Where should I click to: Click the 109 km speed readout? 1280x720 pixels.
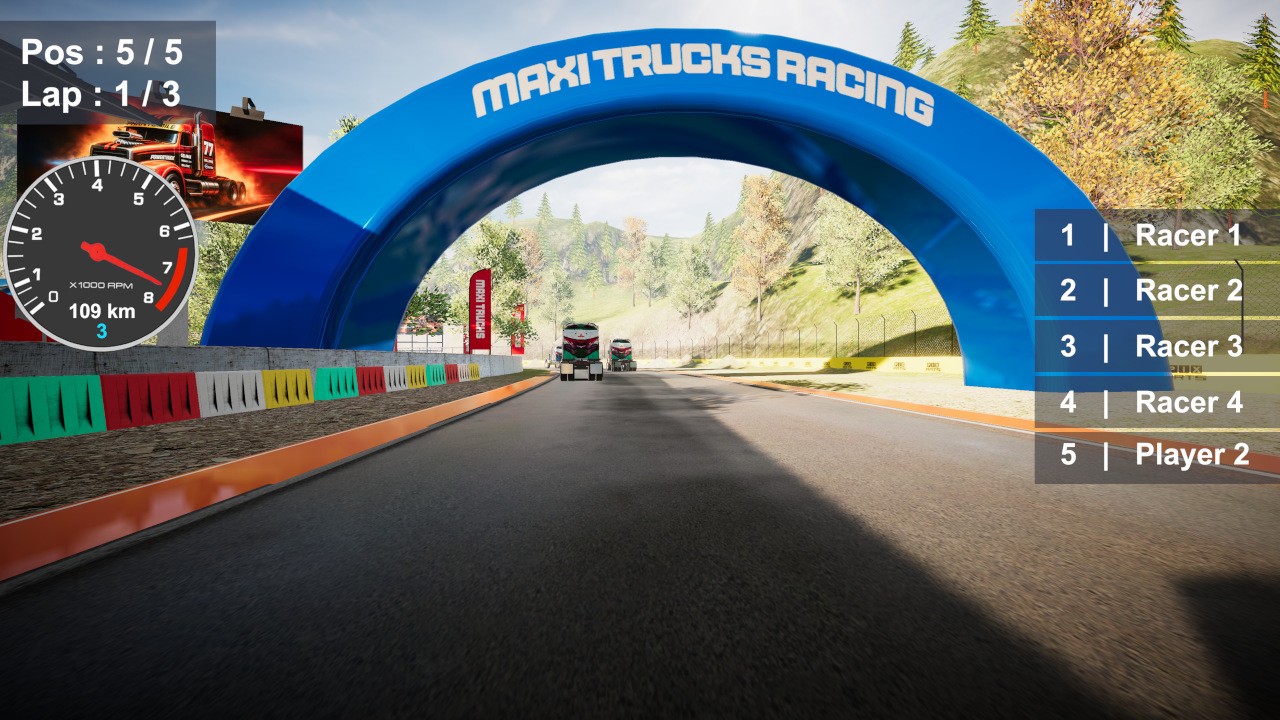[100, 308]
